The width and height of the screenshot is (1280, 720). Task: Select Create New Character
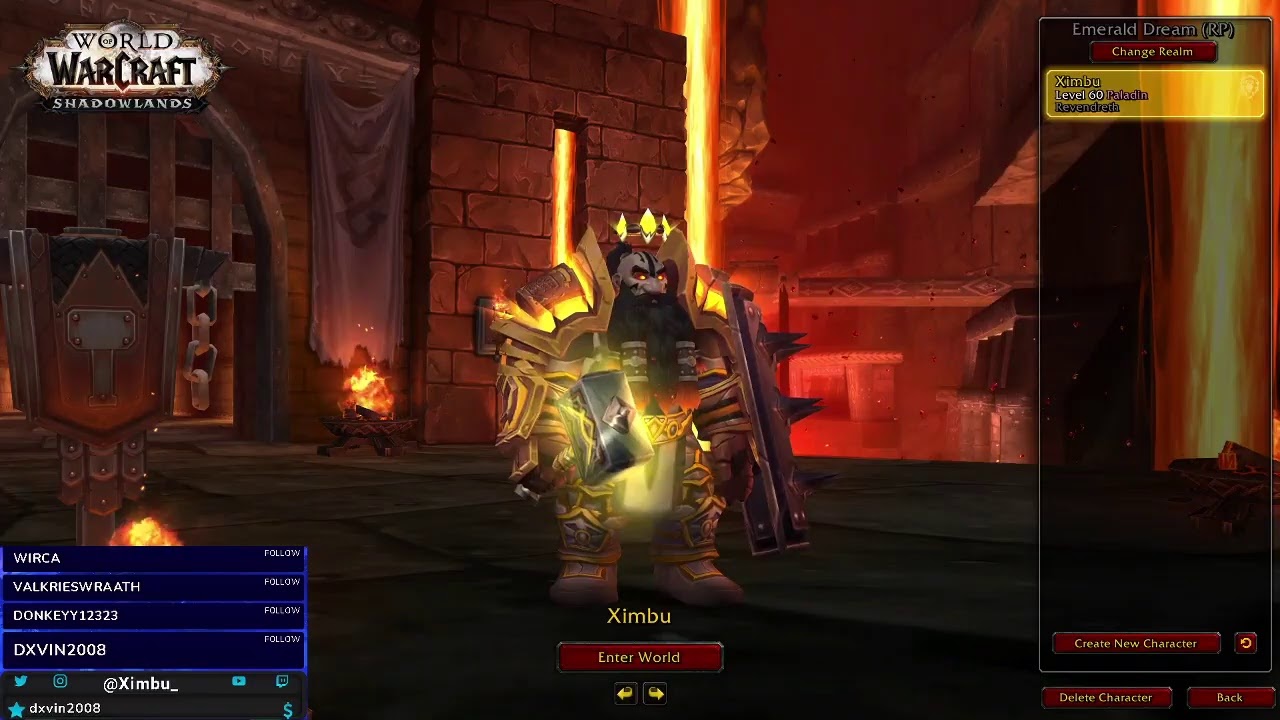1136,643
